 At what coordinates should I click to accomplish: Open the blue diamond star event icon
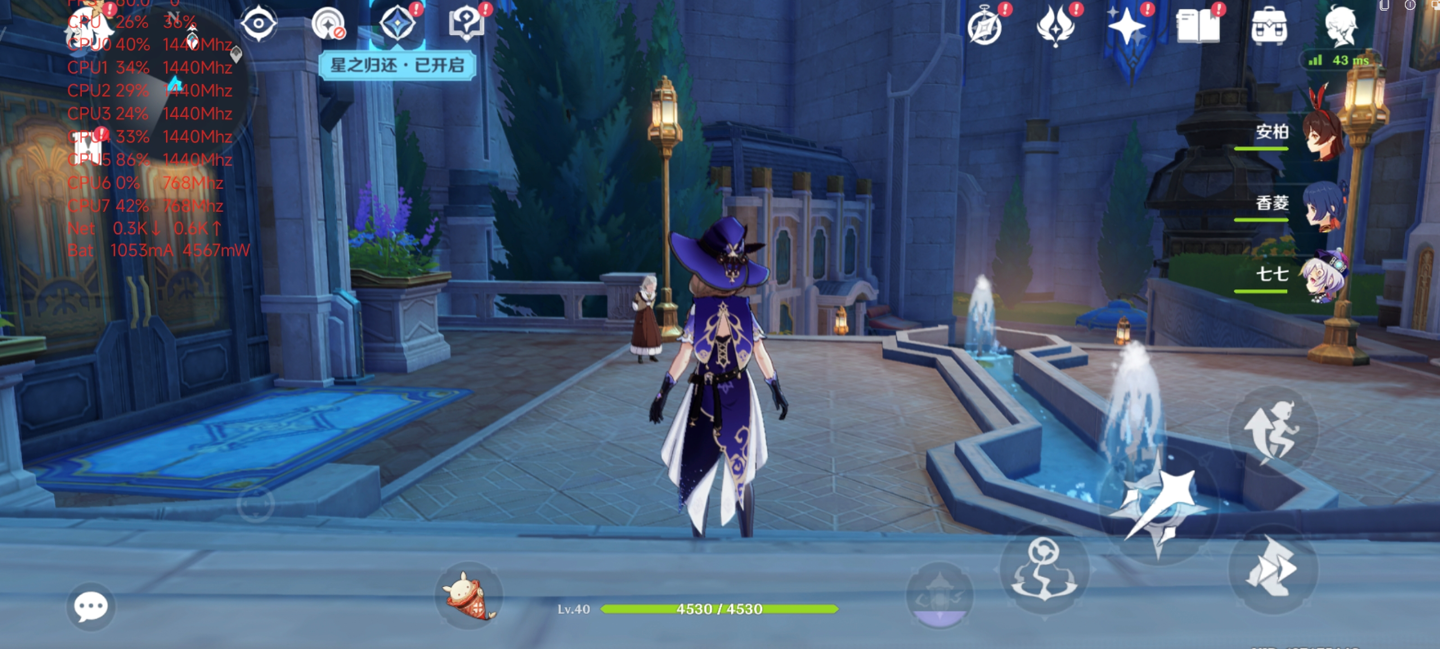pyautogui.click(x=398, y=24)
